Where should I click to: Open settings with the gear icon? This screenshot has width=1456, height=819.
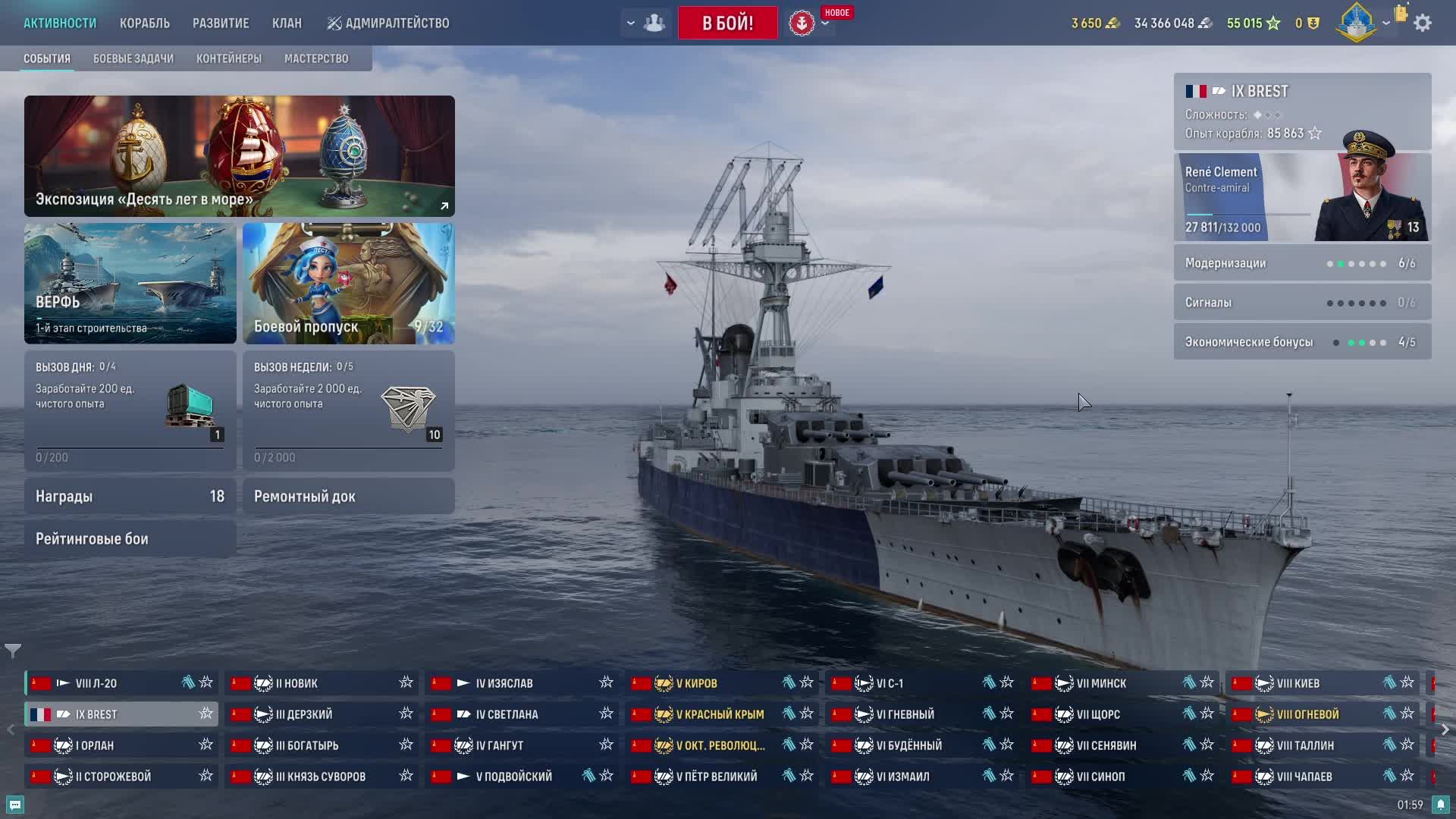point(1423,23)
